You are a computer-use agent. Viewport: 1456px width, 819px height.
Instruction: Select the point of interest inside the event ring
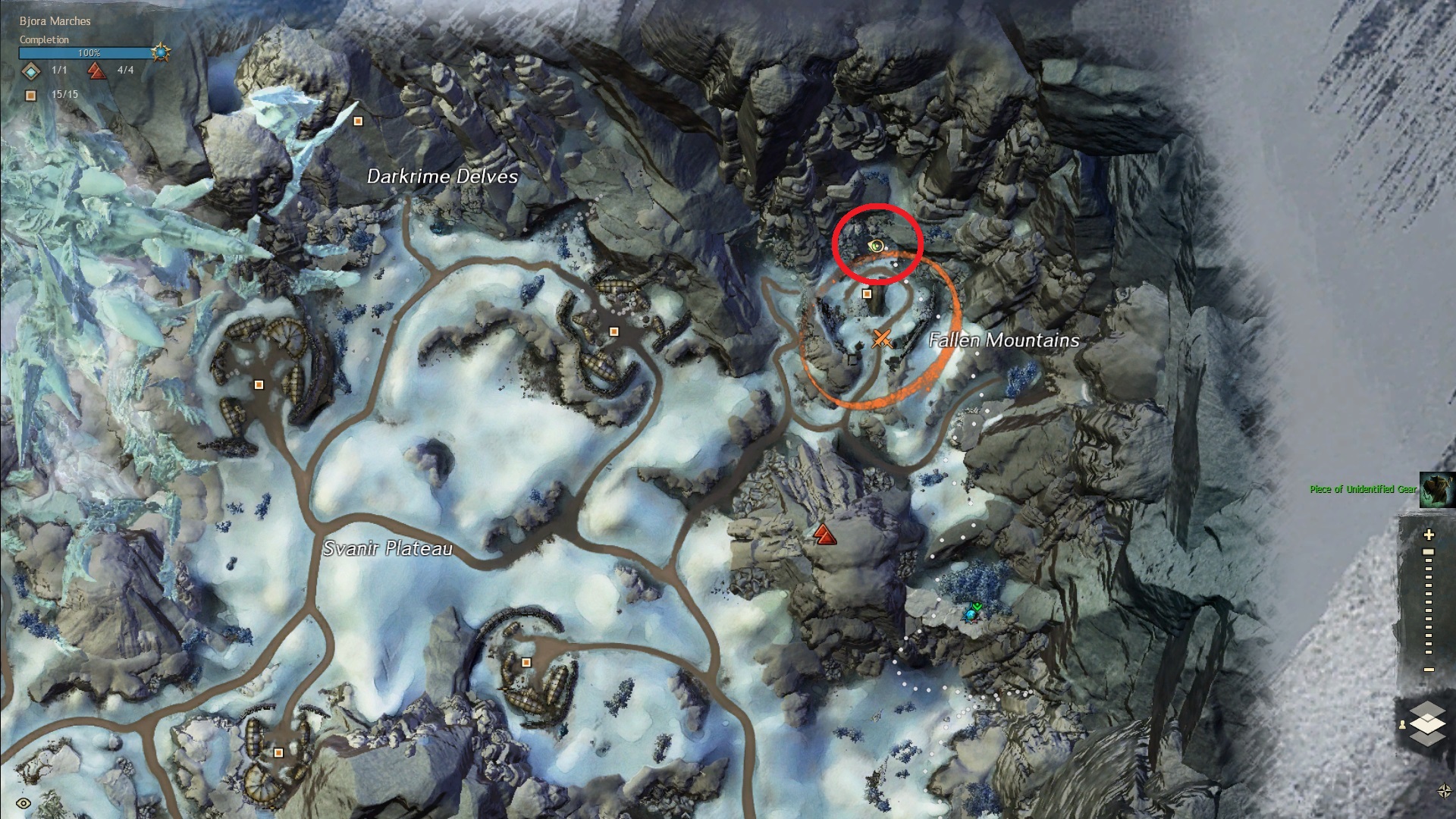pos(867,293)
